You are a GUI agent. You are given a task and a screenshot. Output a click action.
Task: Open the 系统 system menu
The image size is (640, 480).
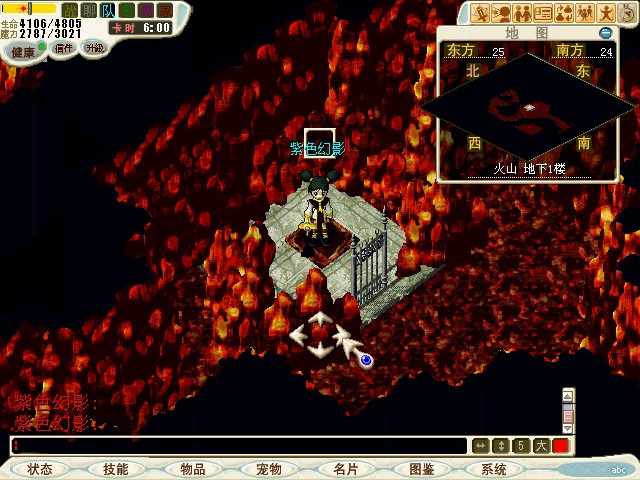click(x=494, y=468)
